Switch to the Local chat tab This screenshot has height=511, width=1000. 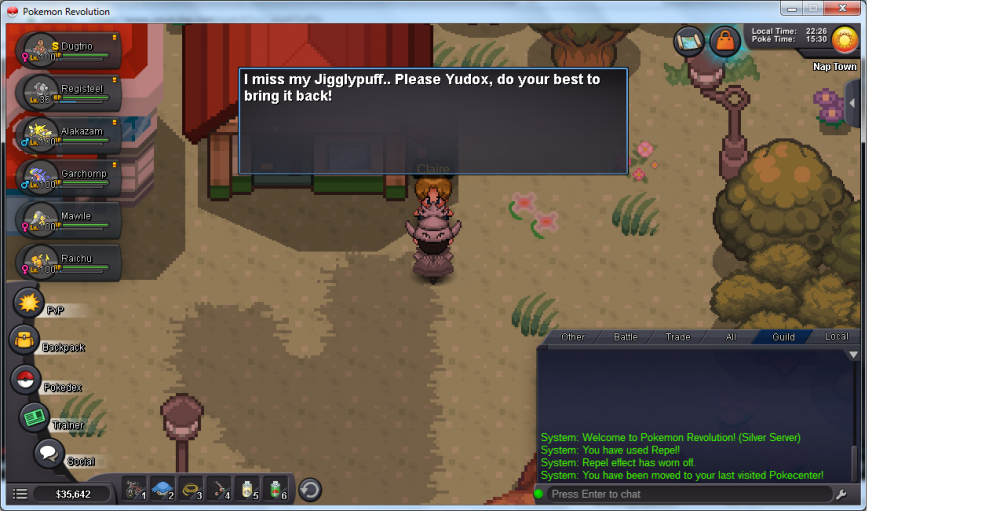pos(836,337)
